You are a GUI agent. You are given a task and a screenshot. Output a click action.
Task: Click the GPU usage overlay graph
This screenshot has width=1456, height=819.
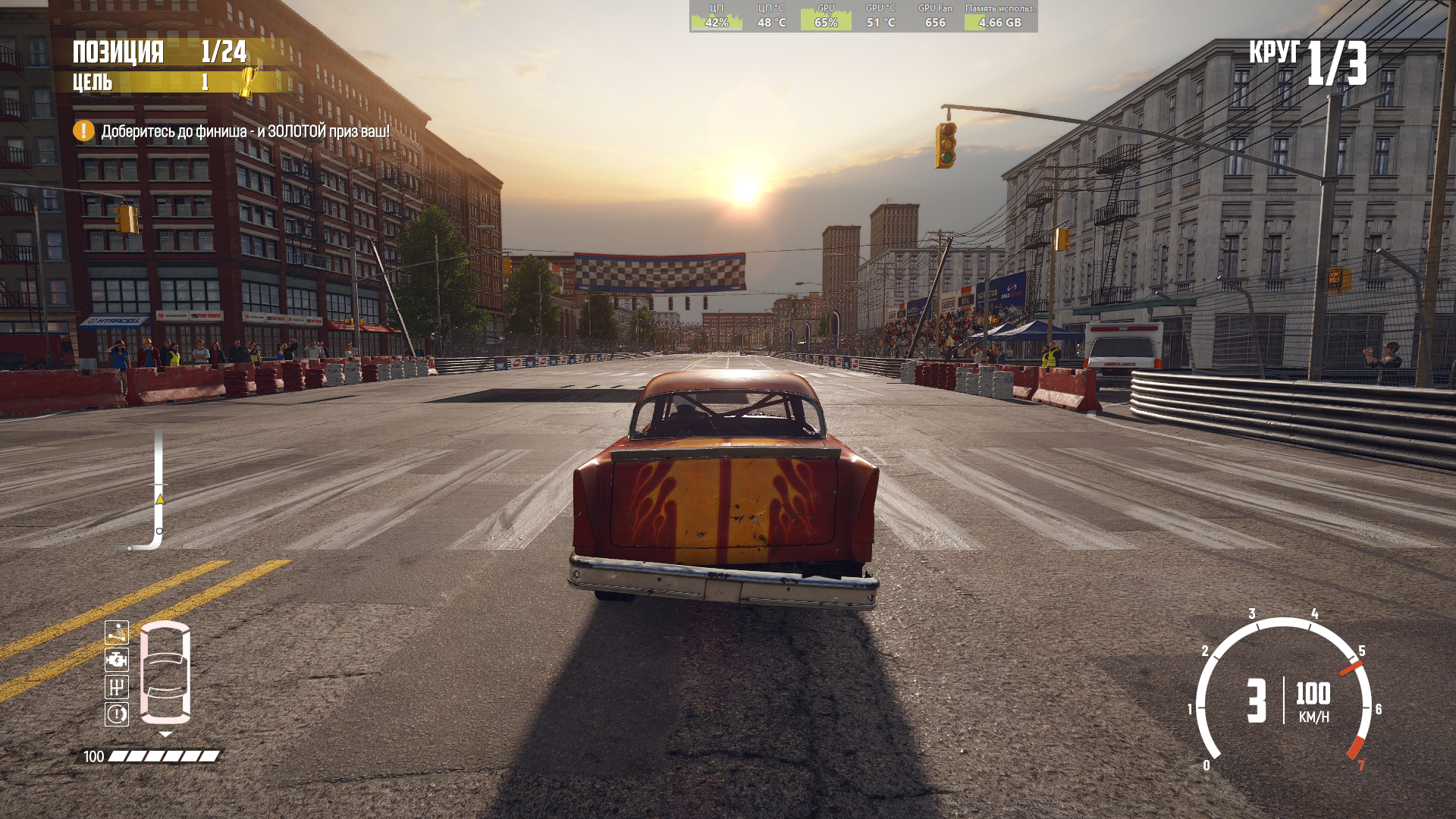coord(826,16)
